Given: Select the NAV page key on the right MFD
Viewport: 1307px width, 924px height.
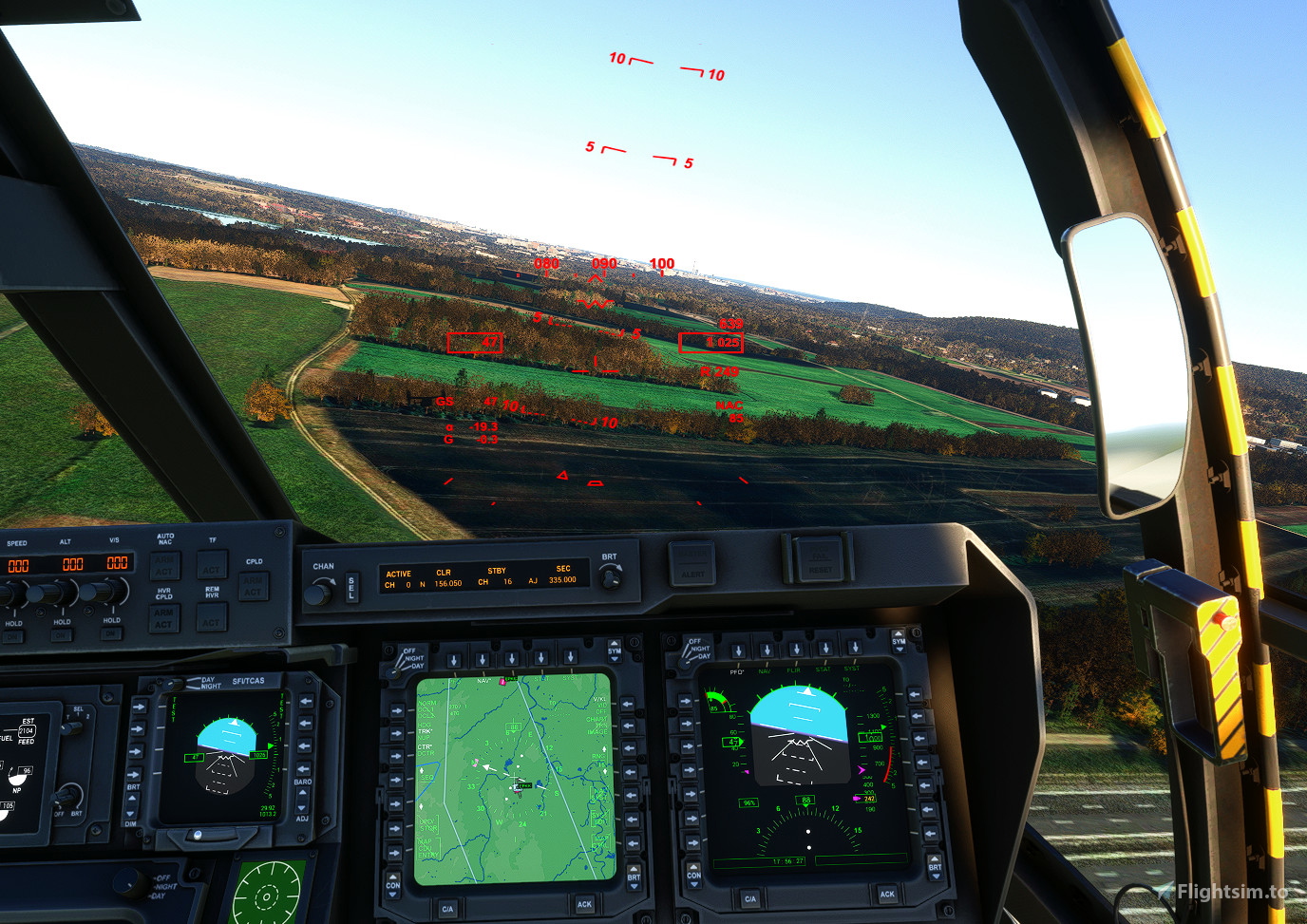Looking at the screenshot, I should tap(767, 651).
